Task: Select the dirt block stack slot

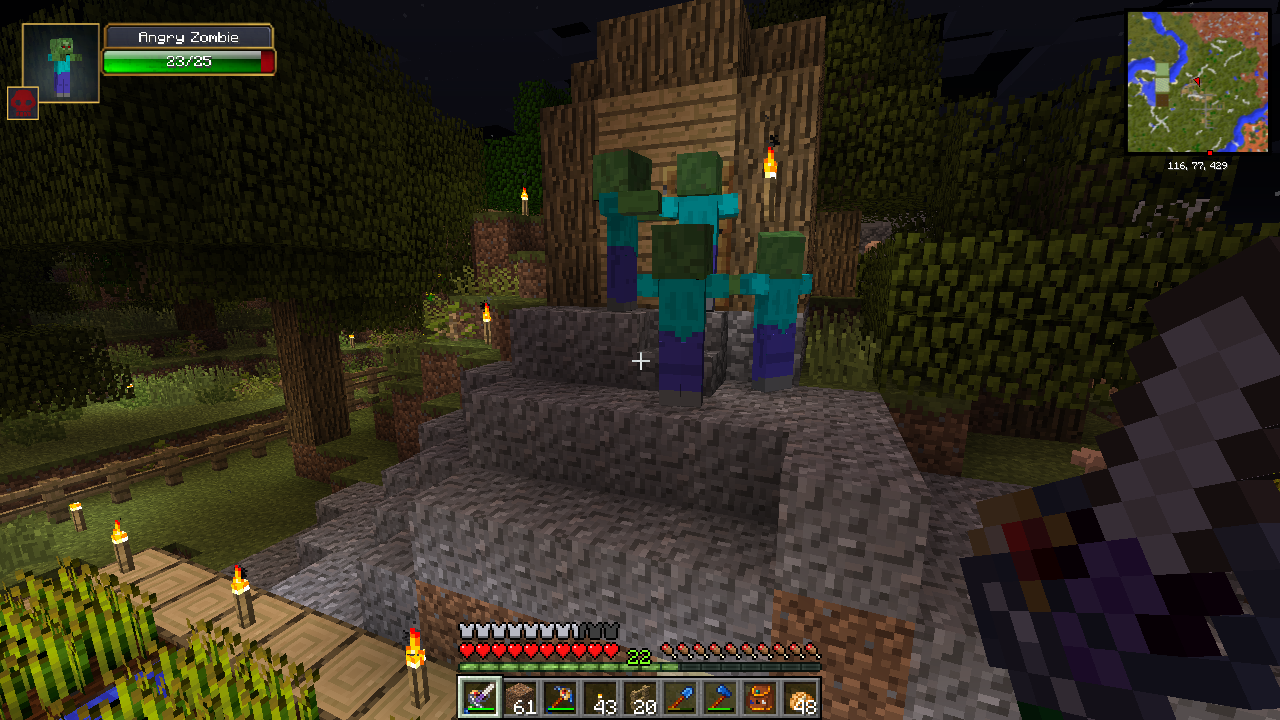Action: pos(518,697)
